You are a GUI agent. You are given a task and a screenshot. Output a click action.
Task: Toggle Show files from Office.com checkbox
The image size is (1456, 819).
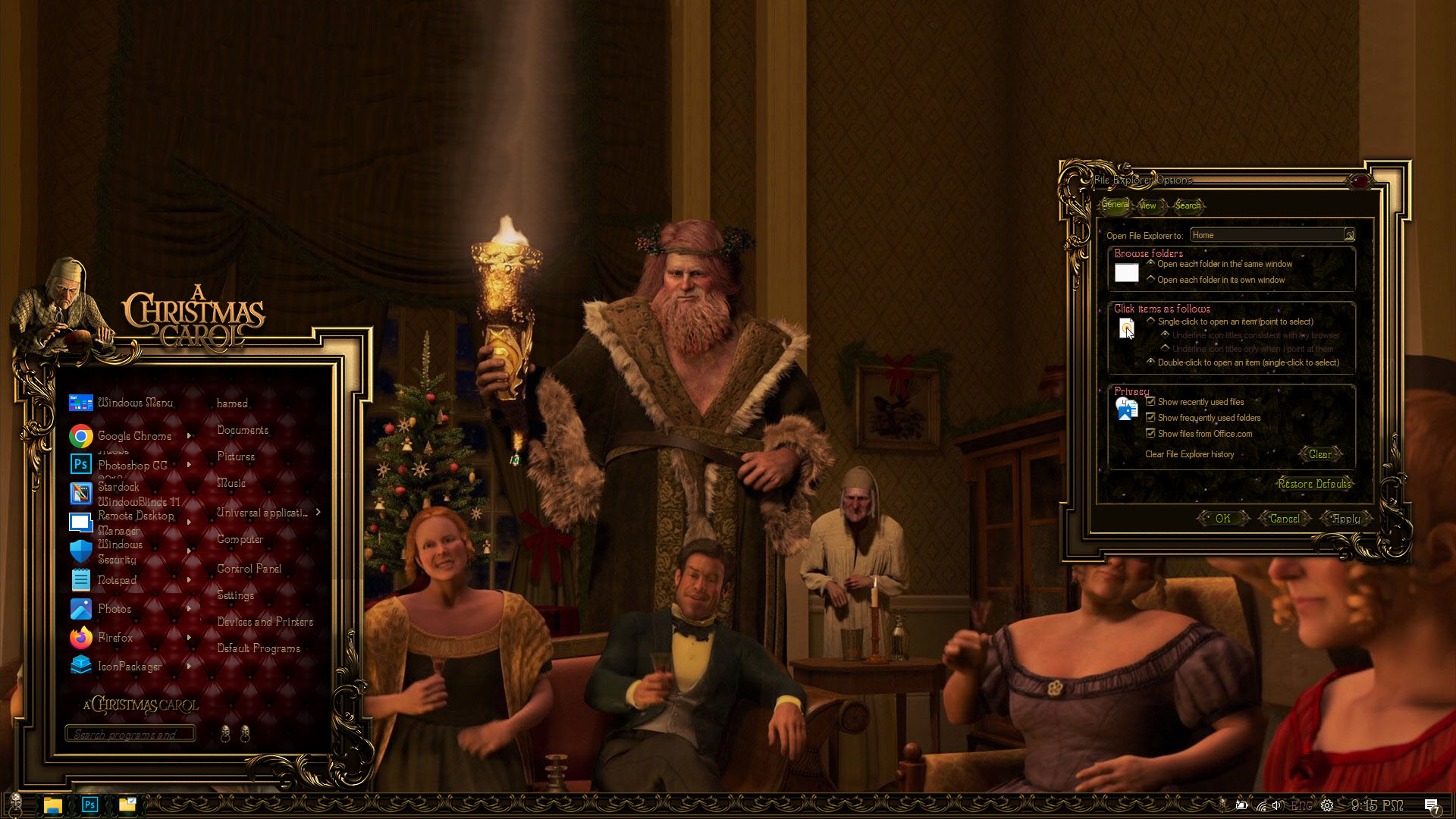(x=1150, y=434)
